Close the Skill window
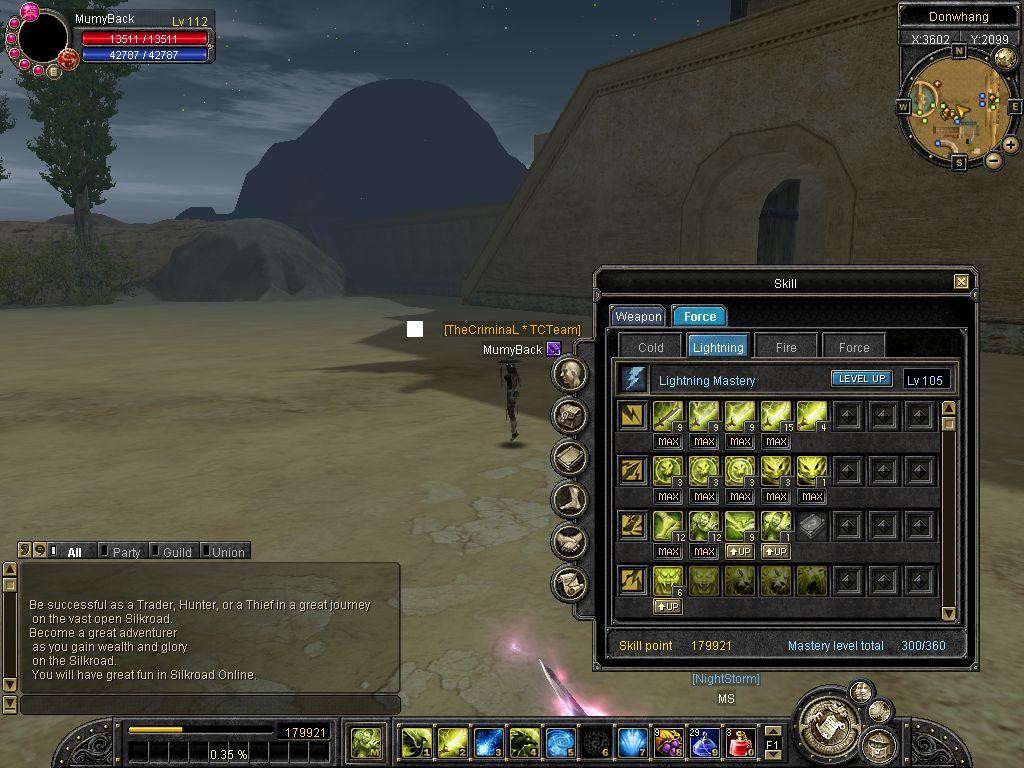The height and width of the screenshot is (768, 1024). (x=961, y=282)
